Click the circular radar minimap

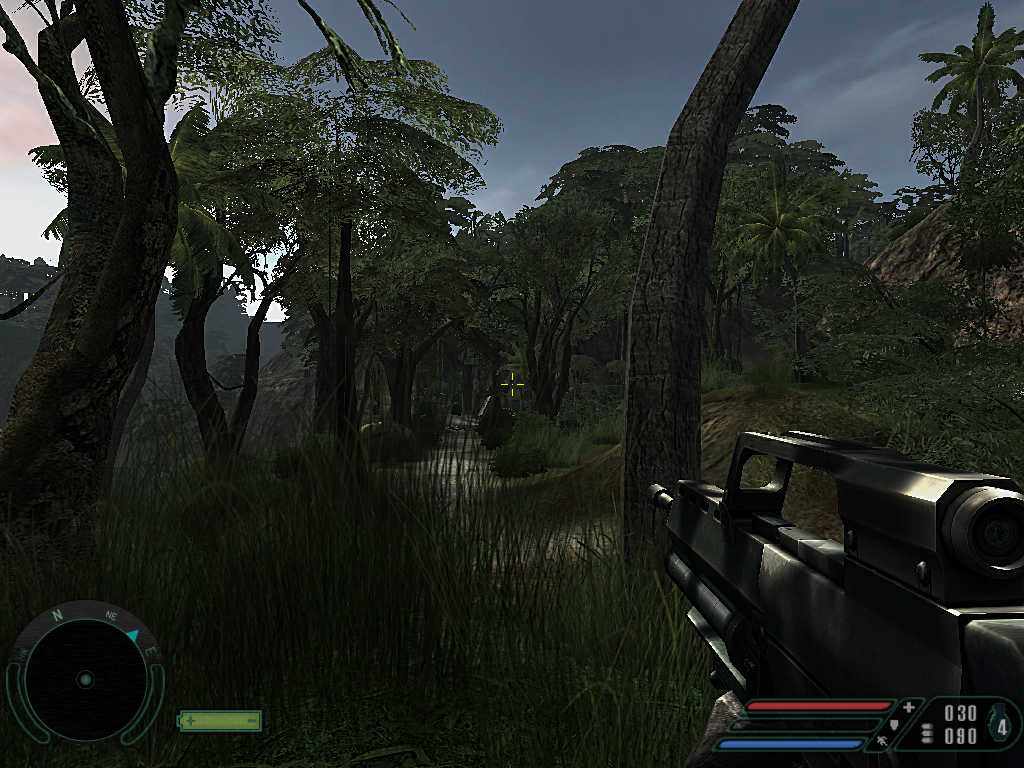[85, 679]
